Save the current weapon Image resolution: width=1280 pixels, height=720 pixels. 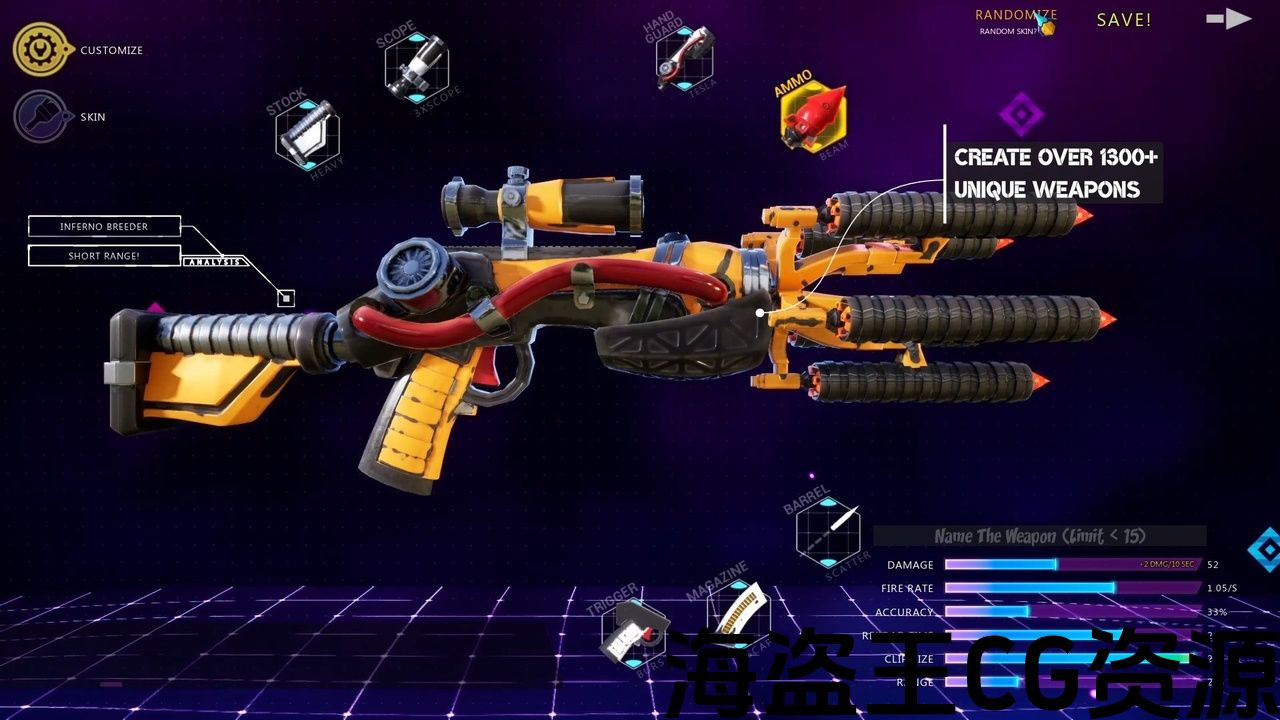pos(1124,20)
